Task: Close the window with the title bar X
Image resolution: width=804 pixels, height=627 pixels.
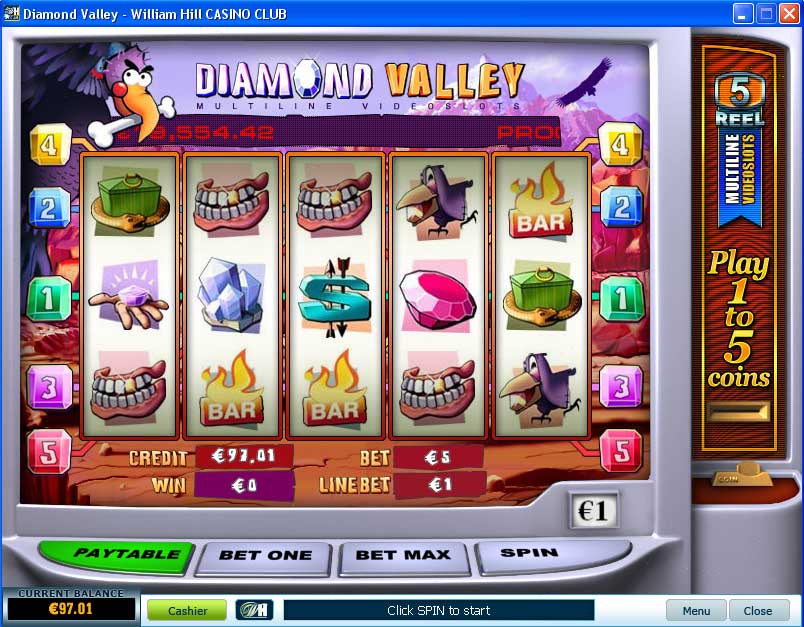Action: tap(789, 14)
